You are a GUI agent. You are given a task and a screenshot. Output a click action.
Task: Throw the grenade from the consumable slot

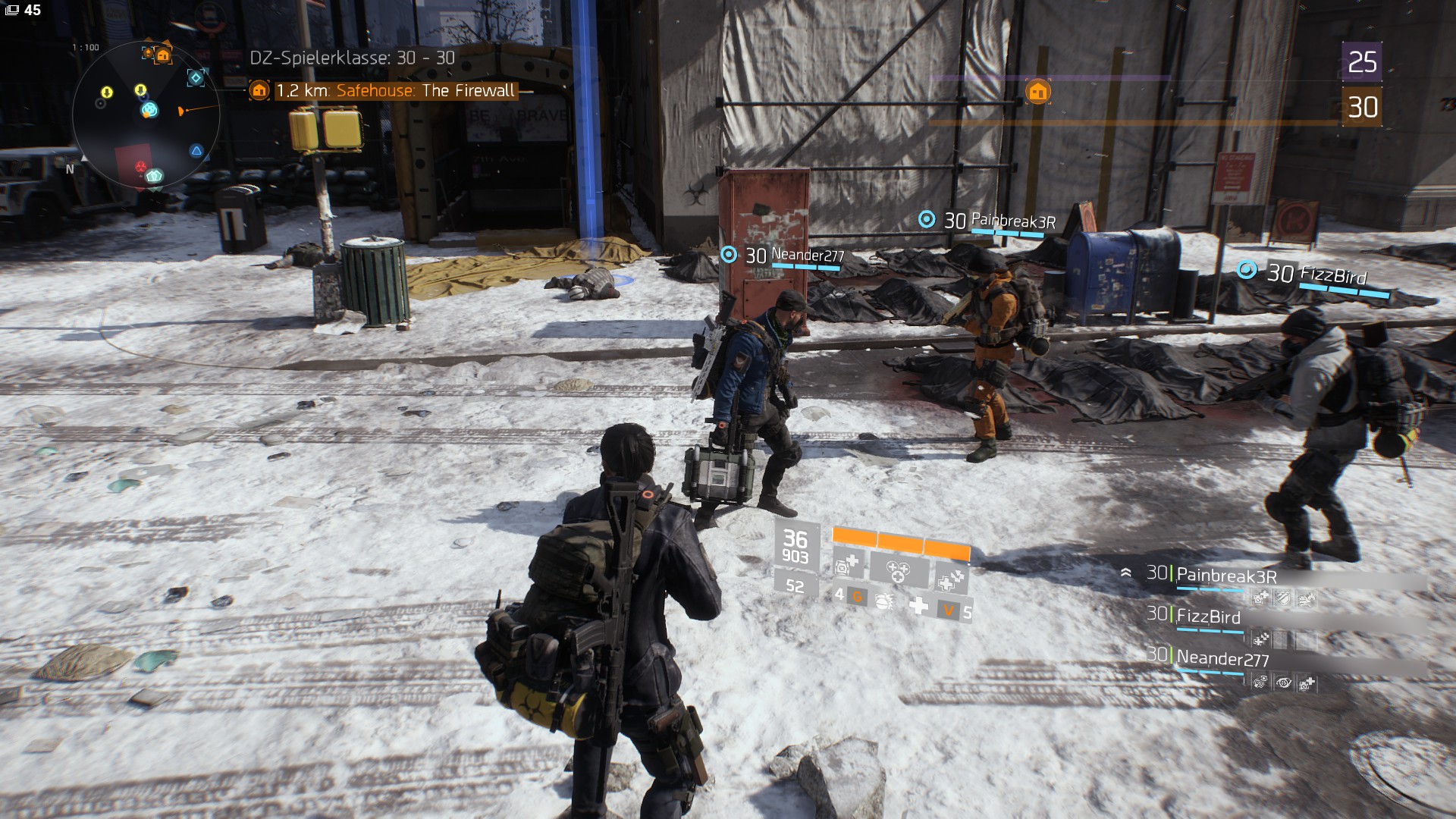[x=883, y=602]
